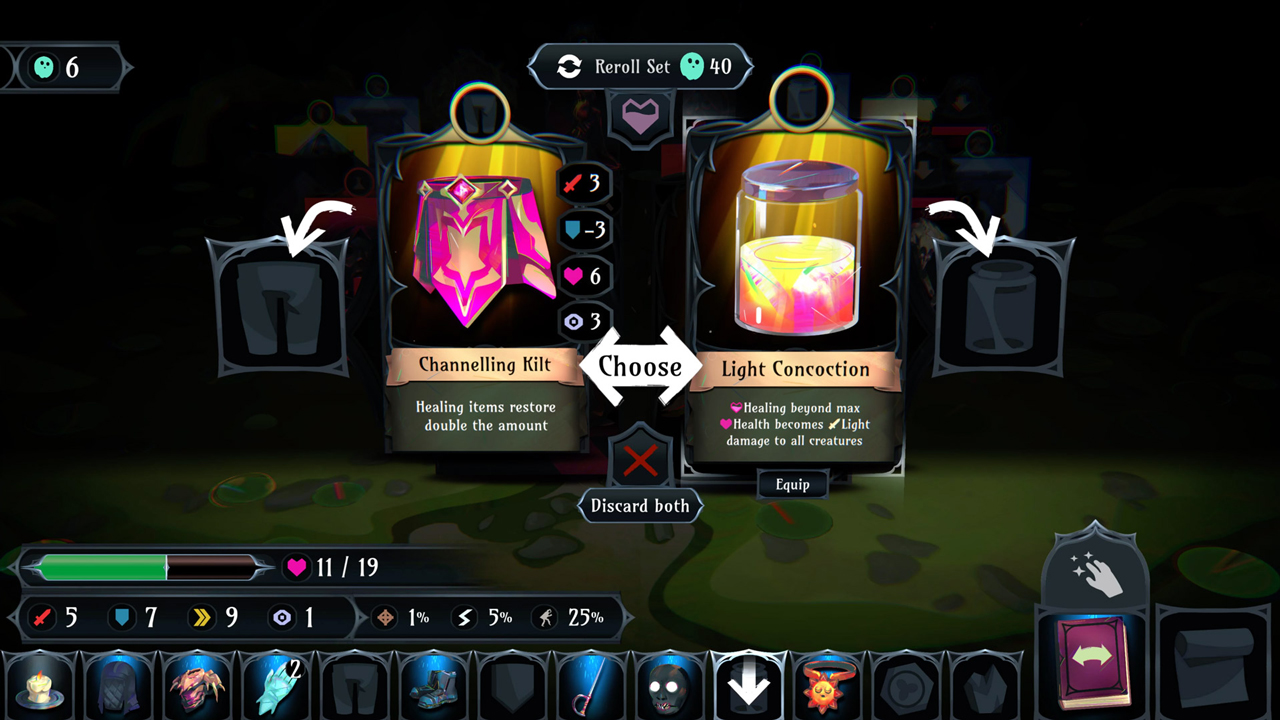This screenshot has width=1280, height=720.
Task: Reroll the item set for 40 souls
Action: point(640,67)
